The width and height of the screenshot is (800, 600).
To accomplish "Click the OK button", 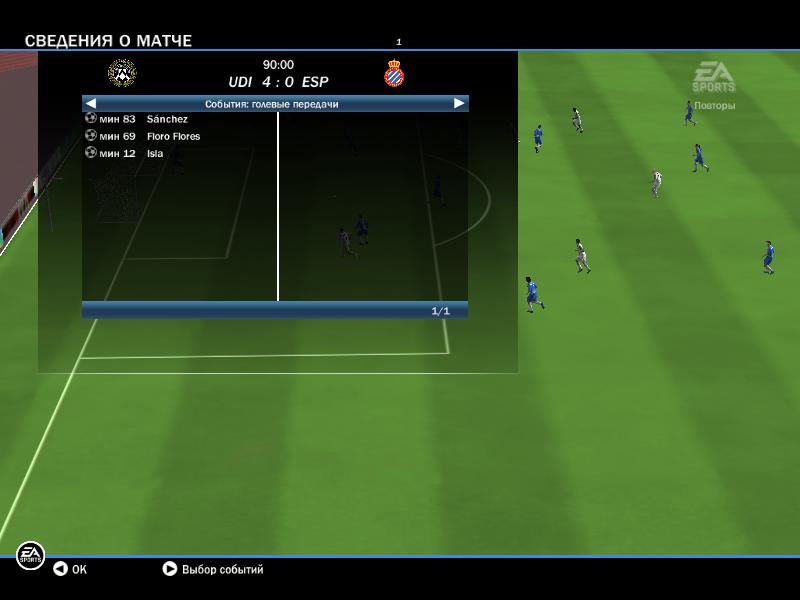I will pos(70,569).
